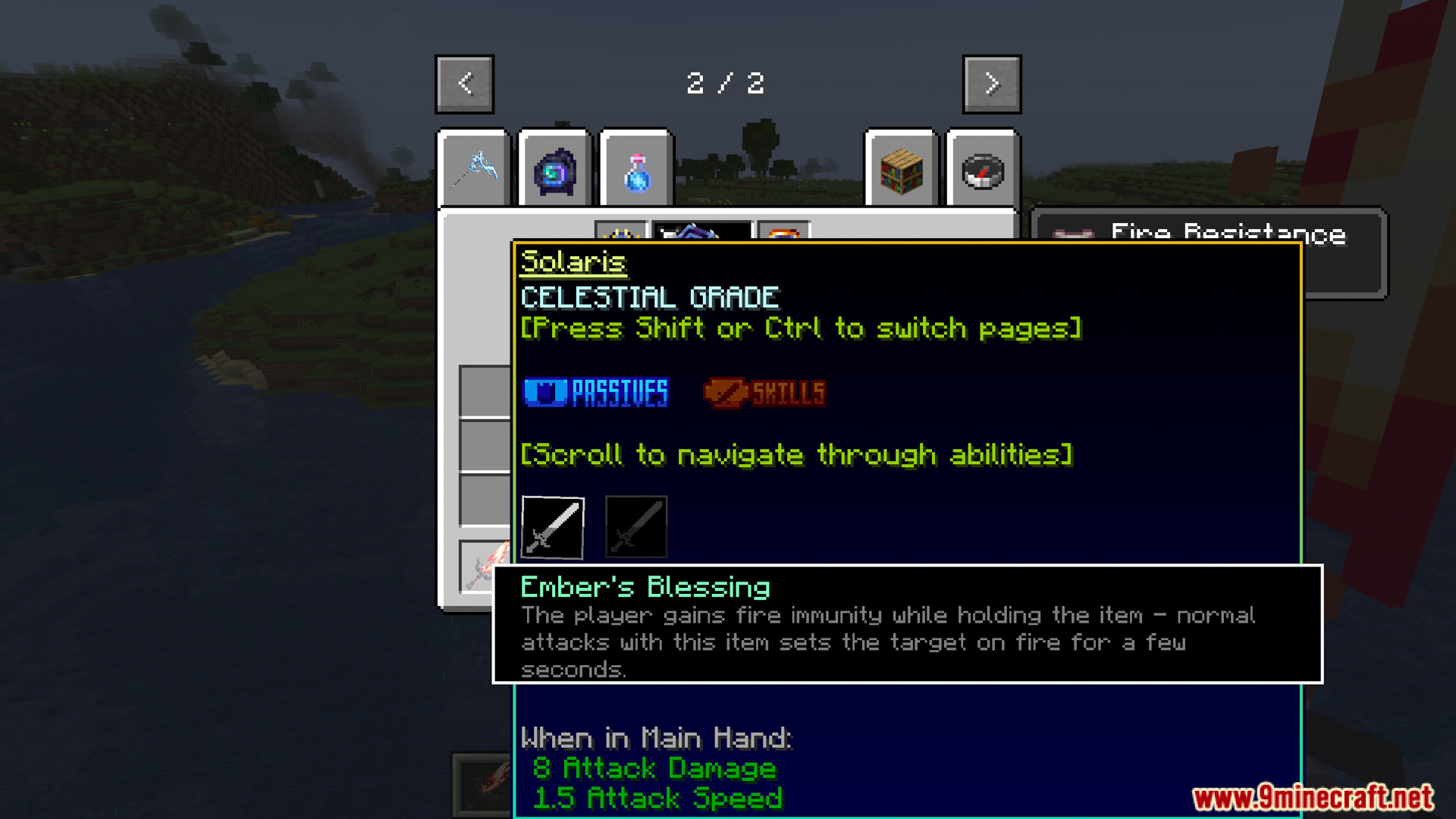Viewport: 1456px width, 819px height.
Task: Open the trident weapons creative tab
Action: coord(474,168)
